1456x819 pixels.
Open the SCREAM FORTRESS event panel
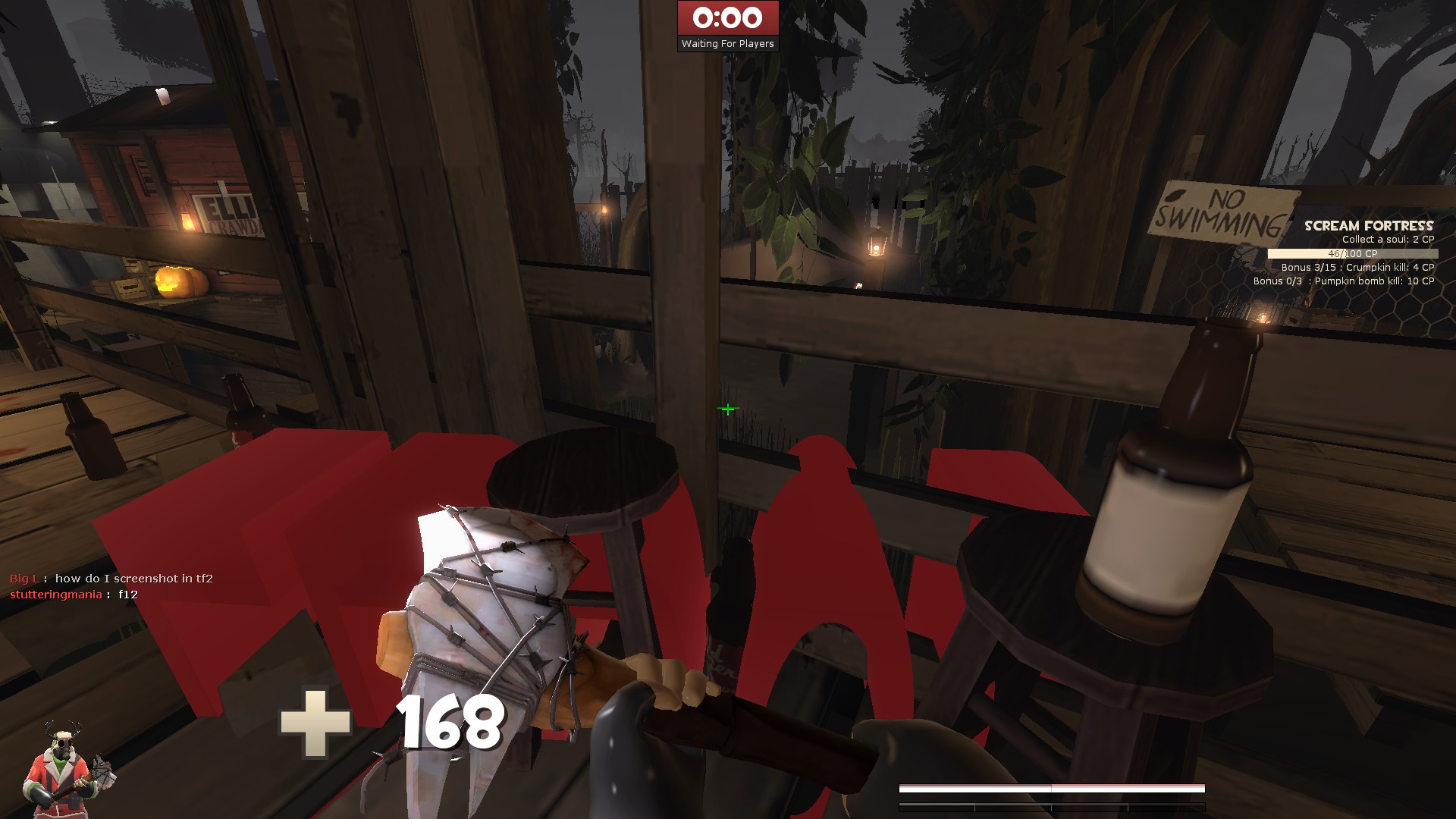(1367, 225)
